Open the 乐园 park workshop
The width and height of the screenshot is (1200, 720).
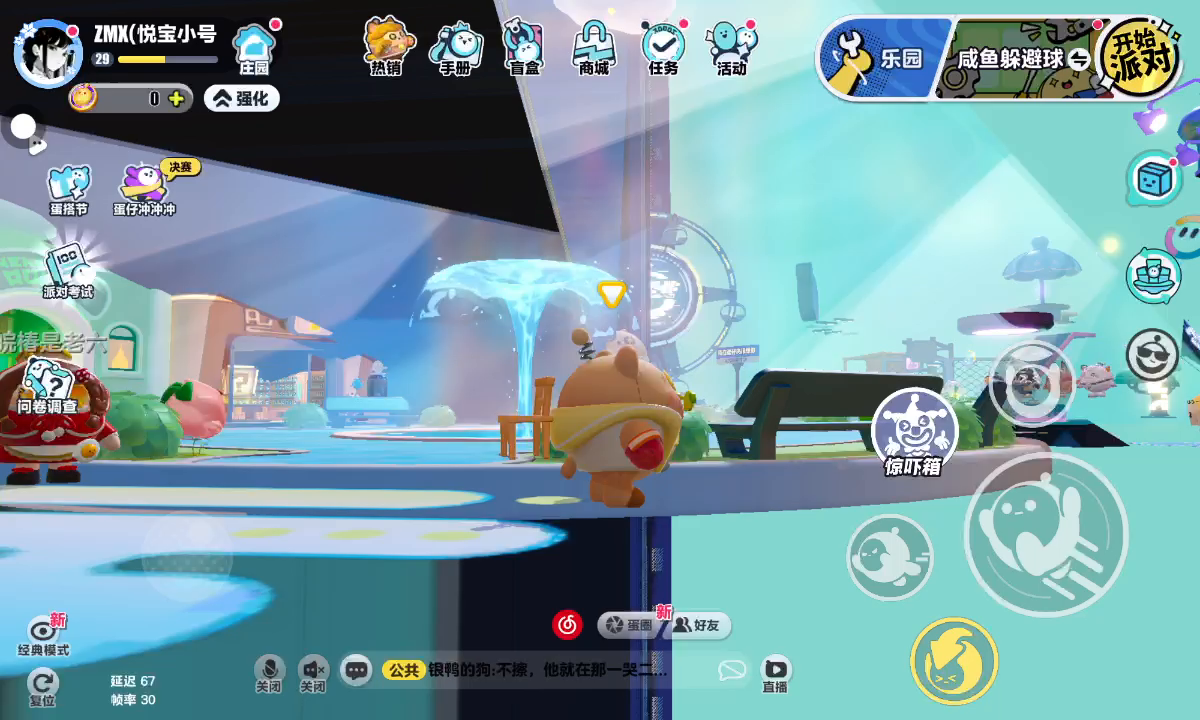click(x=880, y=58)
